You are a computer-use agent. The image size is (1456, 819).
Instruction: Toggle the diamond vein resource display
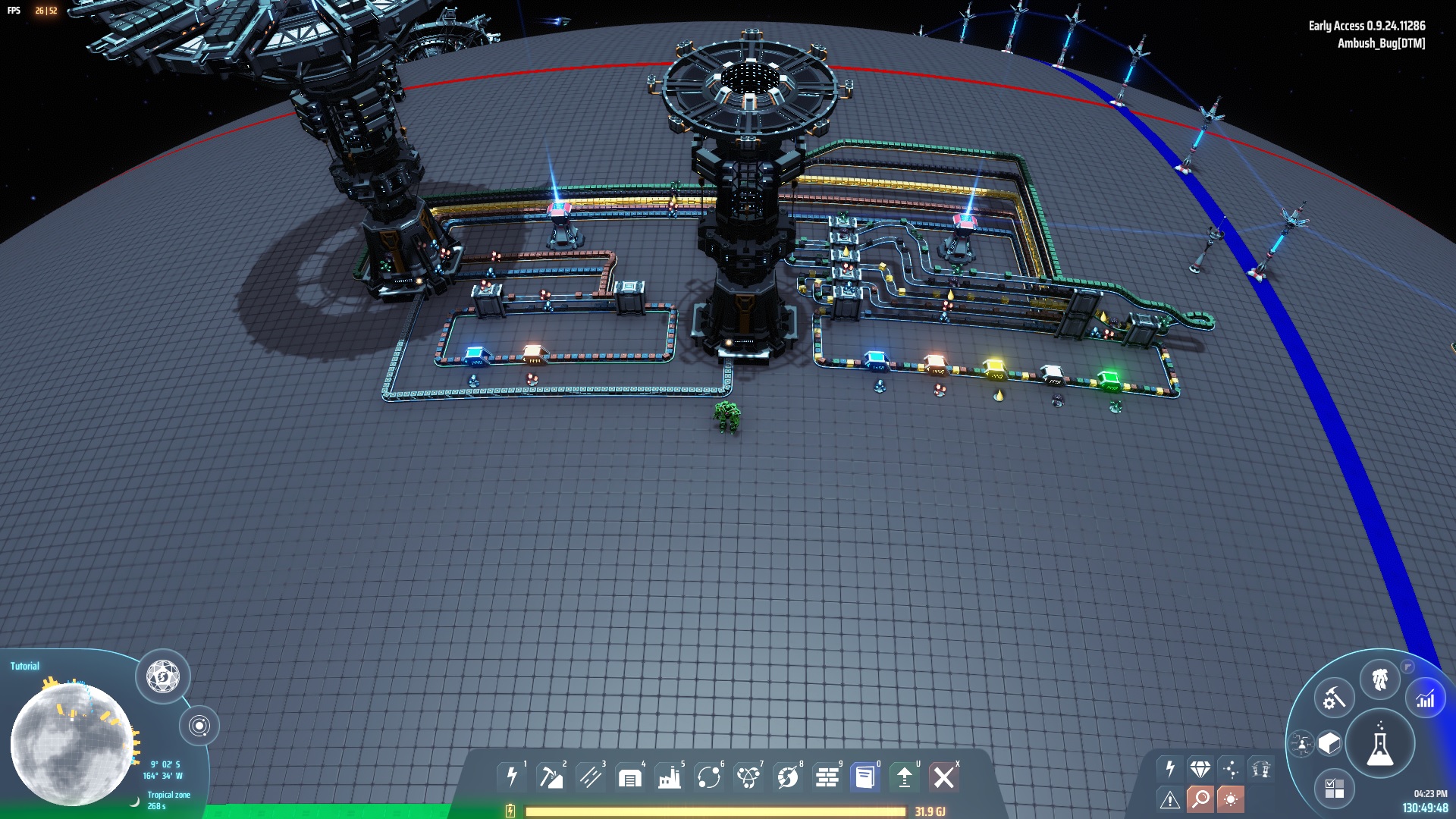(x=1200, y=769)
